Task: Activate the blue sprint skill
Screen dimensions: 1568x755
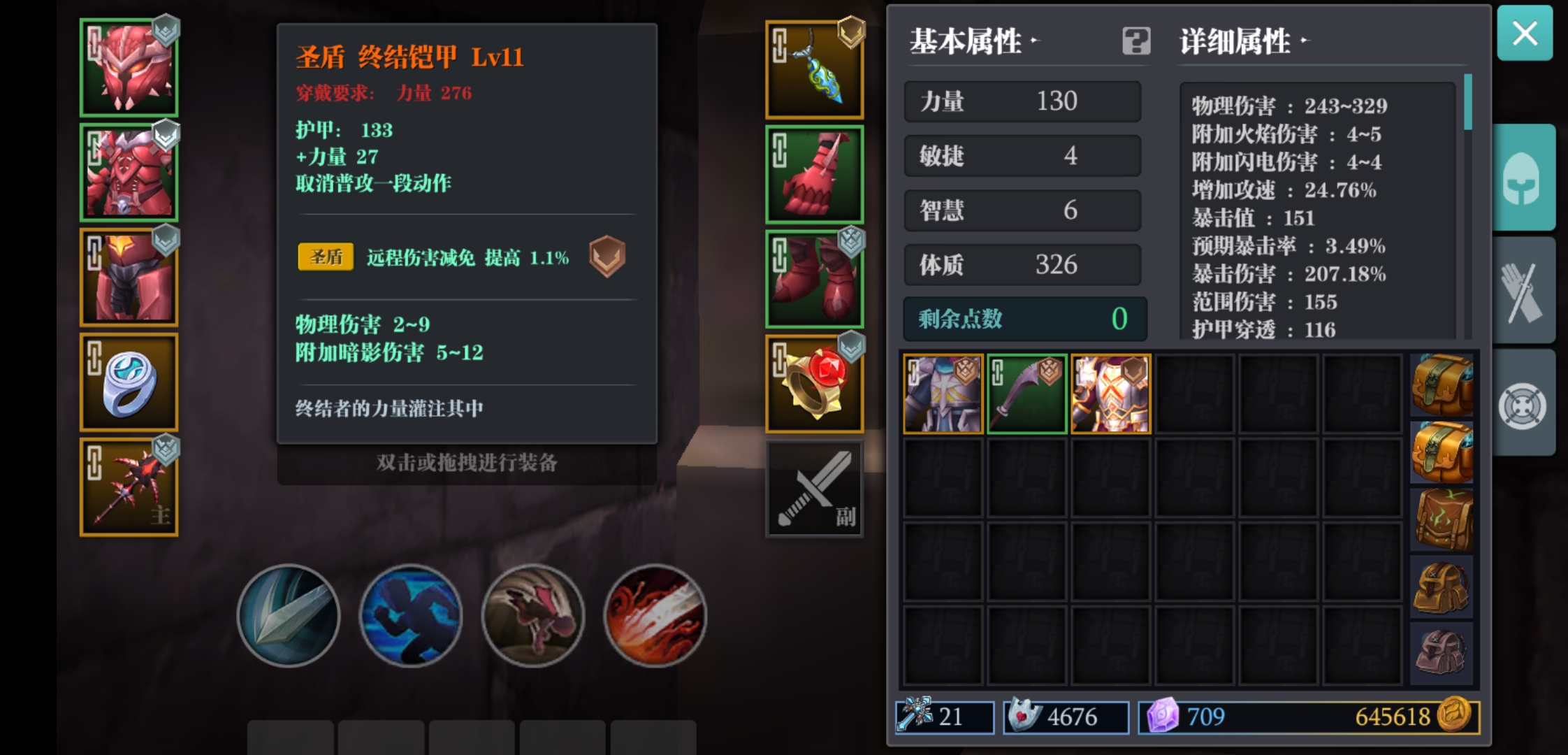Action: [411, 615]
